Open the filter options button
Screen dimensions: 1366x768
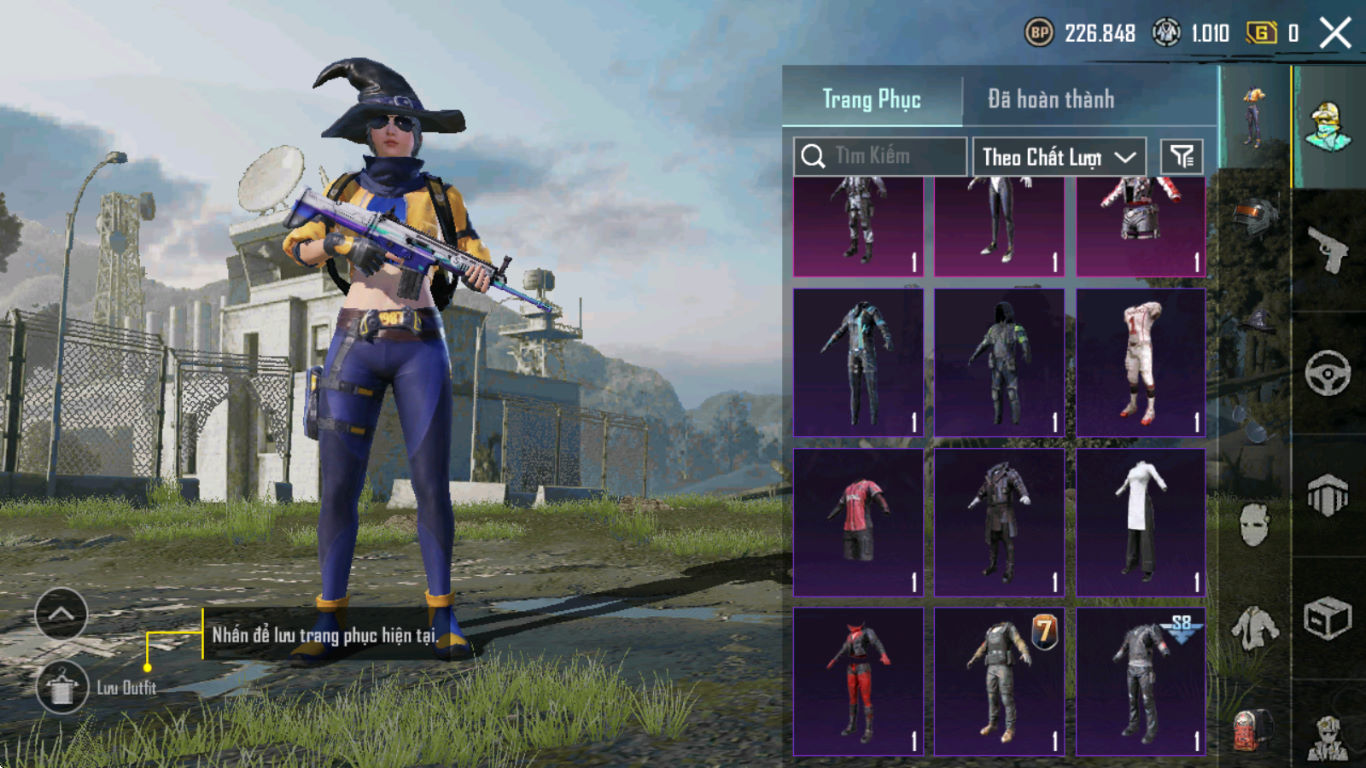pos(1182,156)
